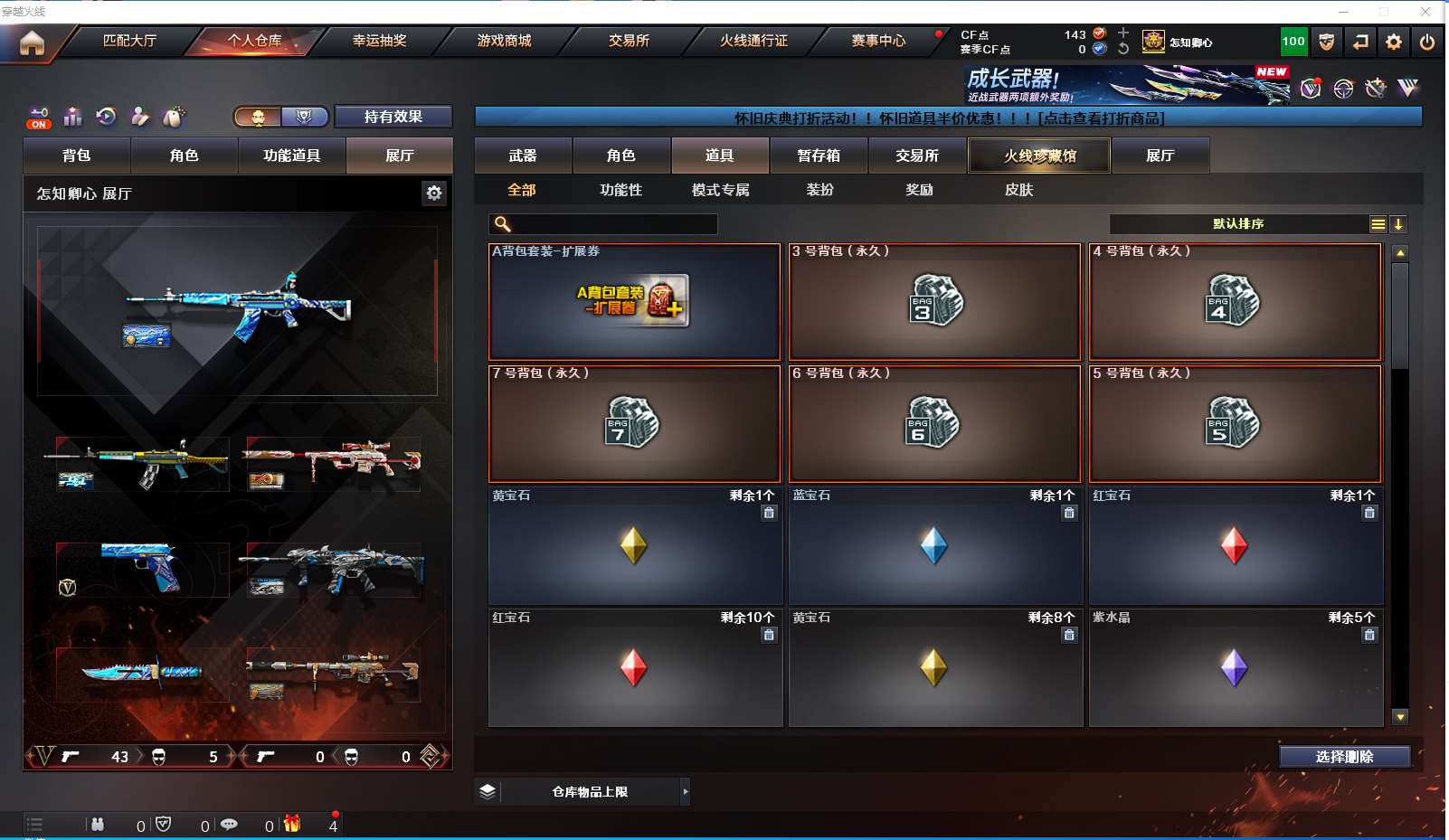Open the 默认排序 sort dropdown
1449x840 pixels.
pyautogui.click(x=1238, y=224)
